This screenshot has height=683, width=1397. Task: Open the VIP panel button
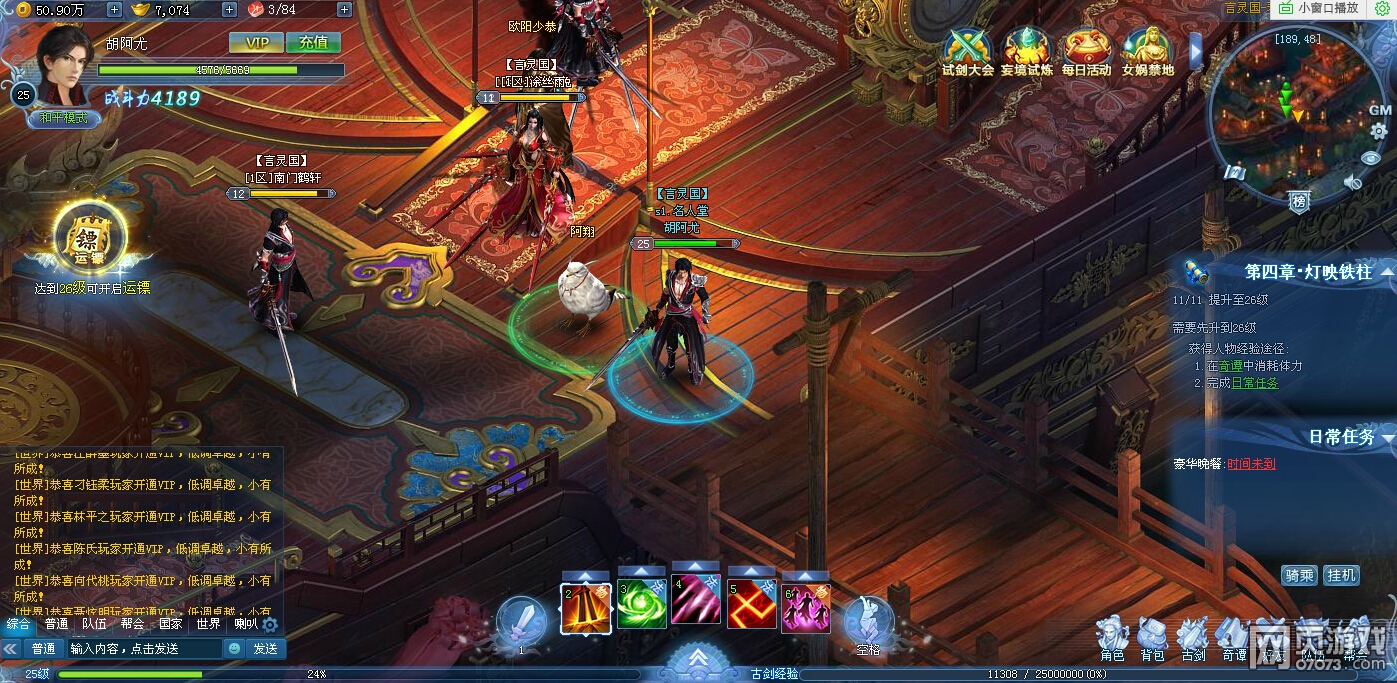pyautogui.click(x=256, y=43)
